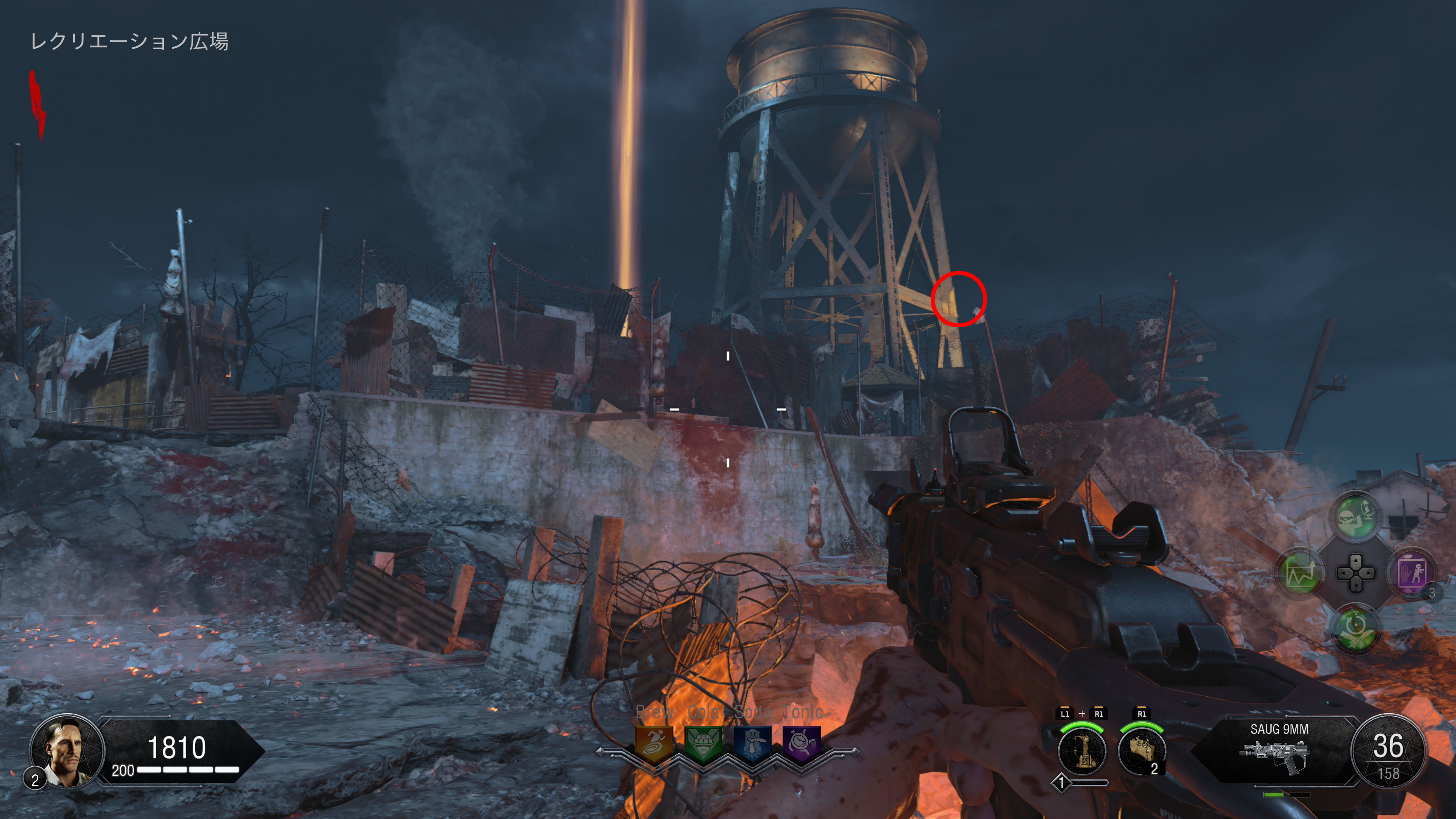This screenshot has height=819, width=1456.
Task: Activate the globe and skull elixir
Action: (x=1356, y=516)
